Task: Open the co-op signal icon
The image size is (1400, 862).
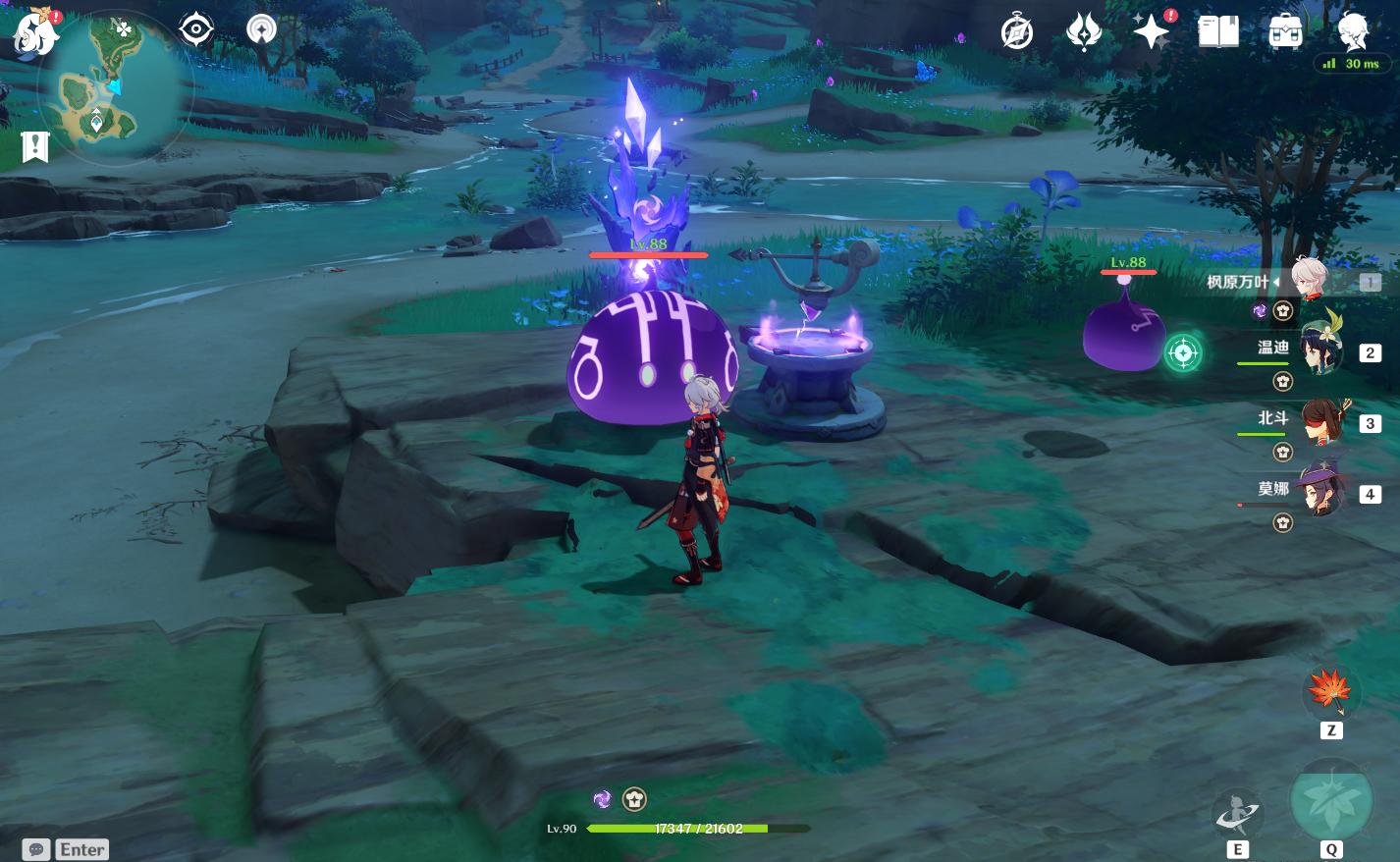Action: [261, 29]
